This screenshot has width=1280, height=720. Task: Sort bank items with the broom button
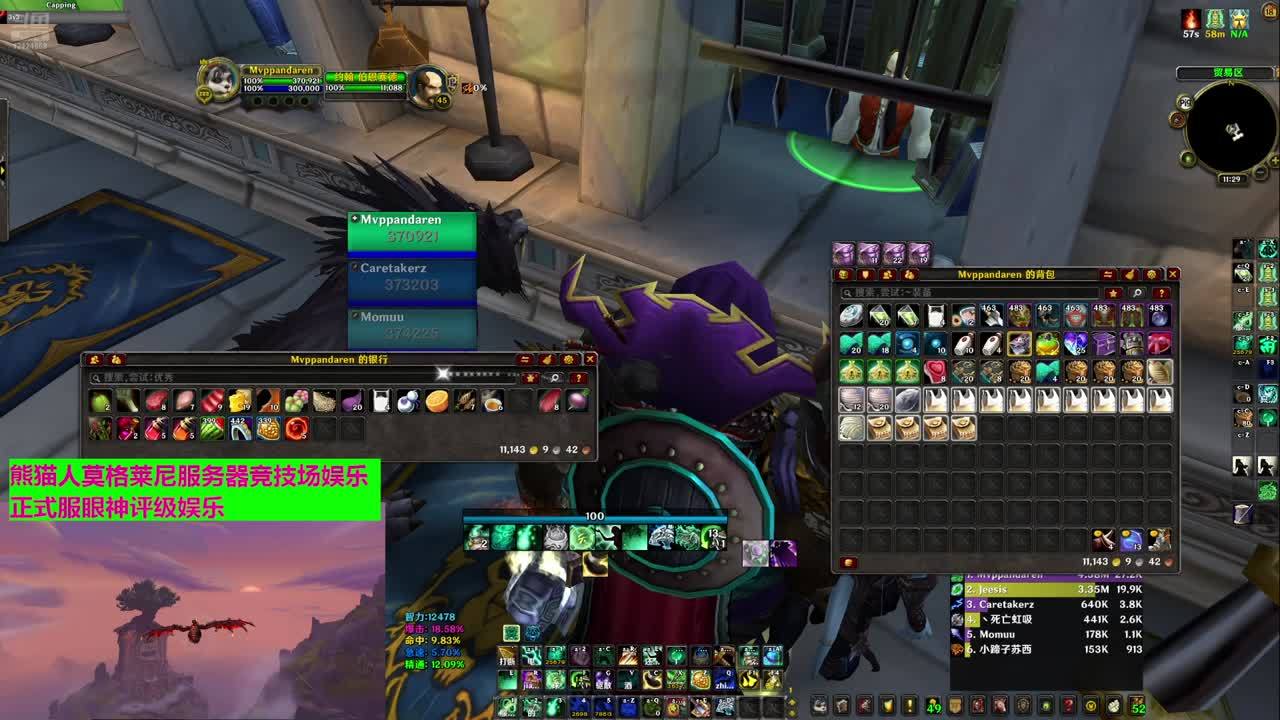point(547,359)
